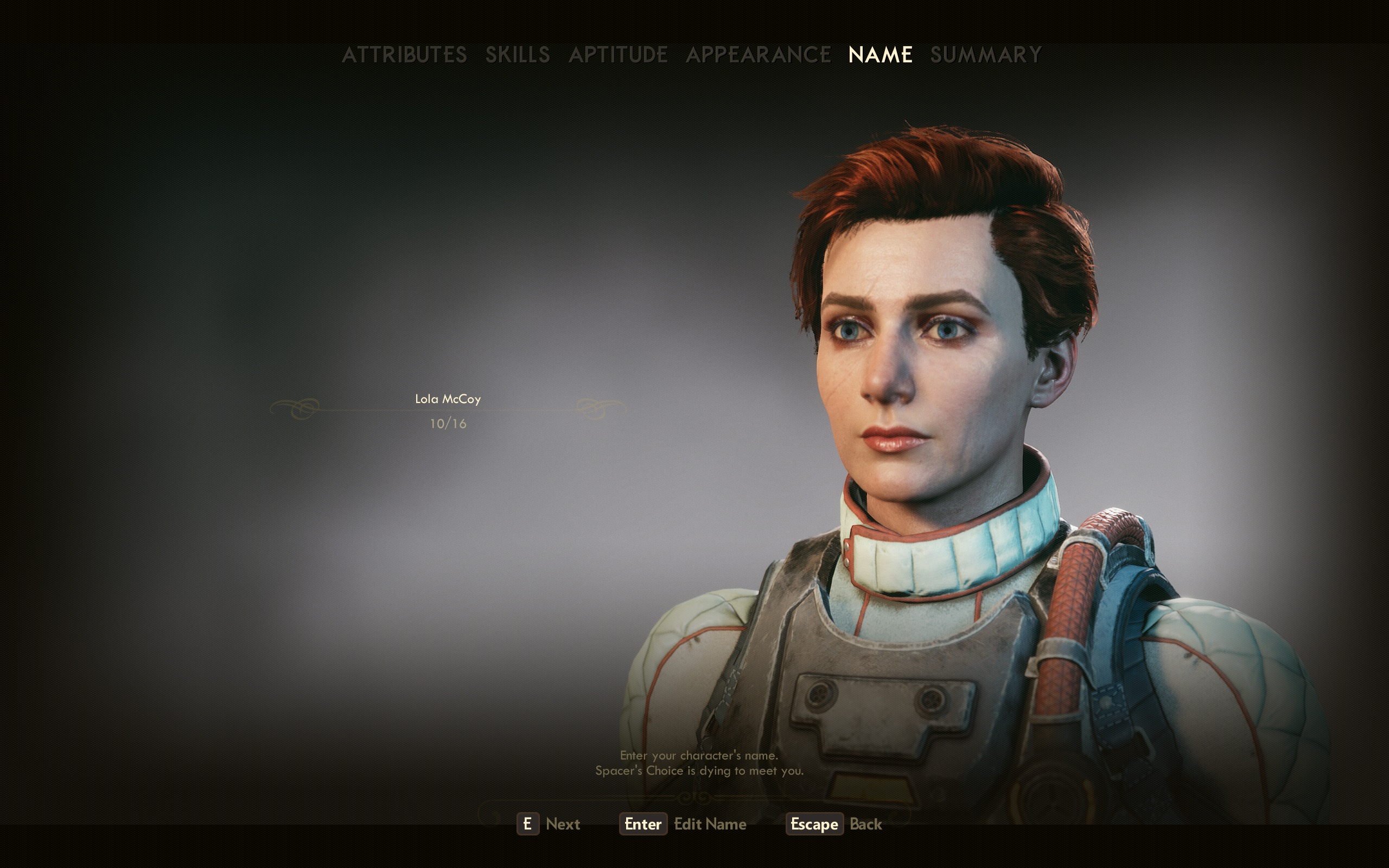The height and width of the screenshot is (868, 1389).
Task: Click the highlighted Name tab
Action: (881, 55)
